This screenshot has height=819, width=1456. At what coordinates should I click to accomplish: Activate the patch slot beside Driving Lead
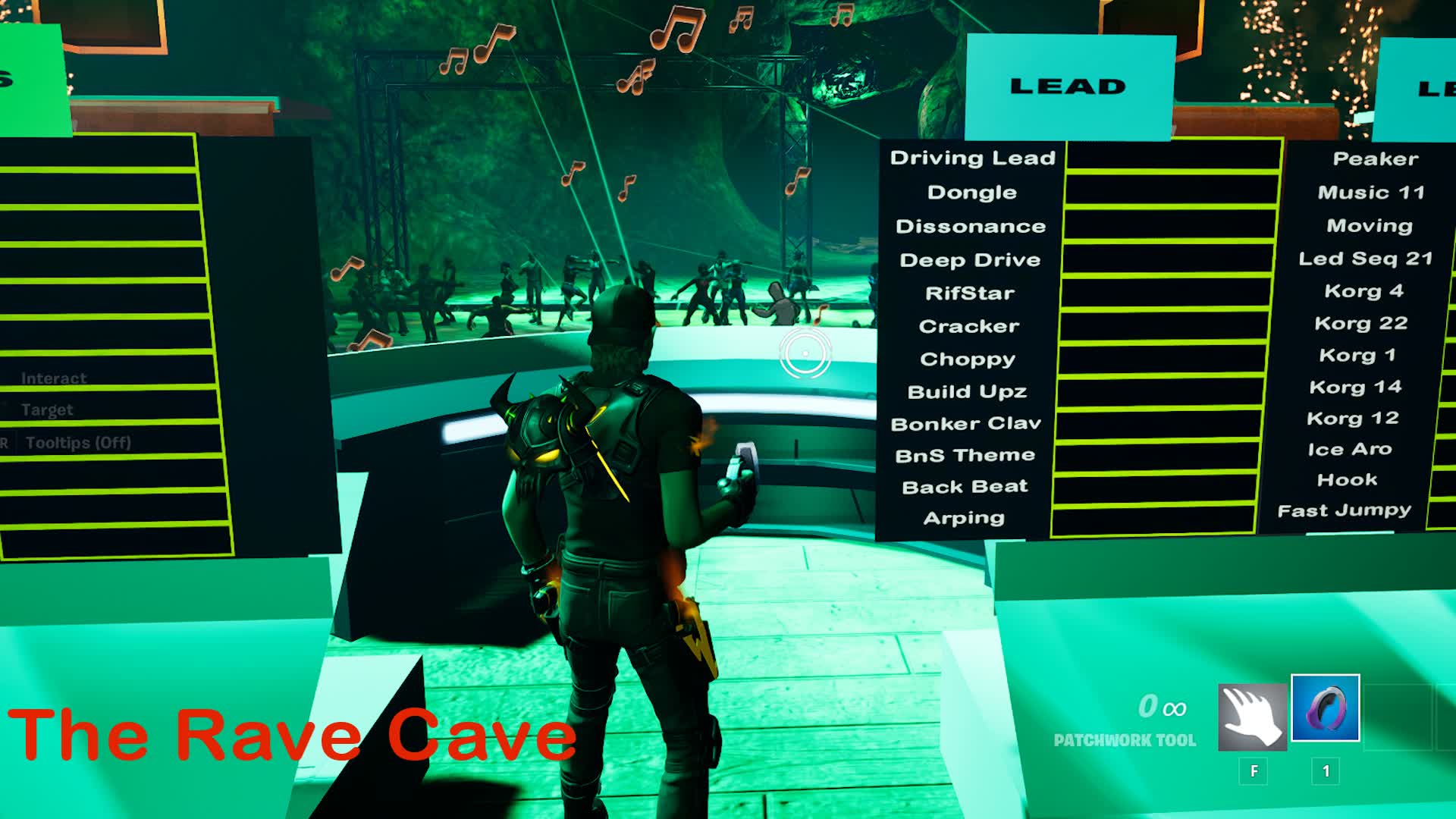click(x=1172, y=158)
